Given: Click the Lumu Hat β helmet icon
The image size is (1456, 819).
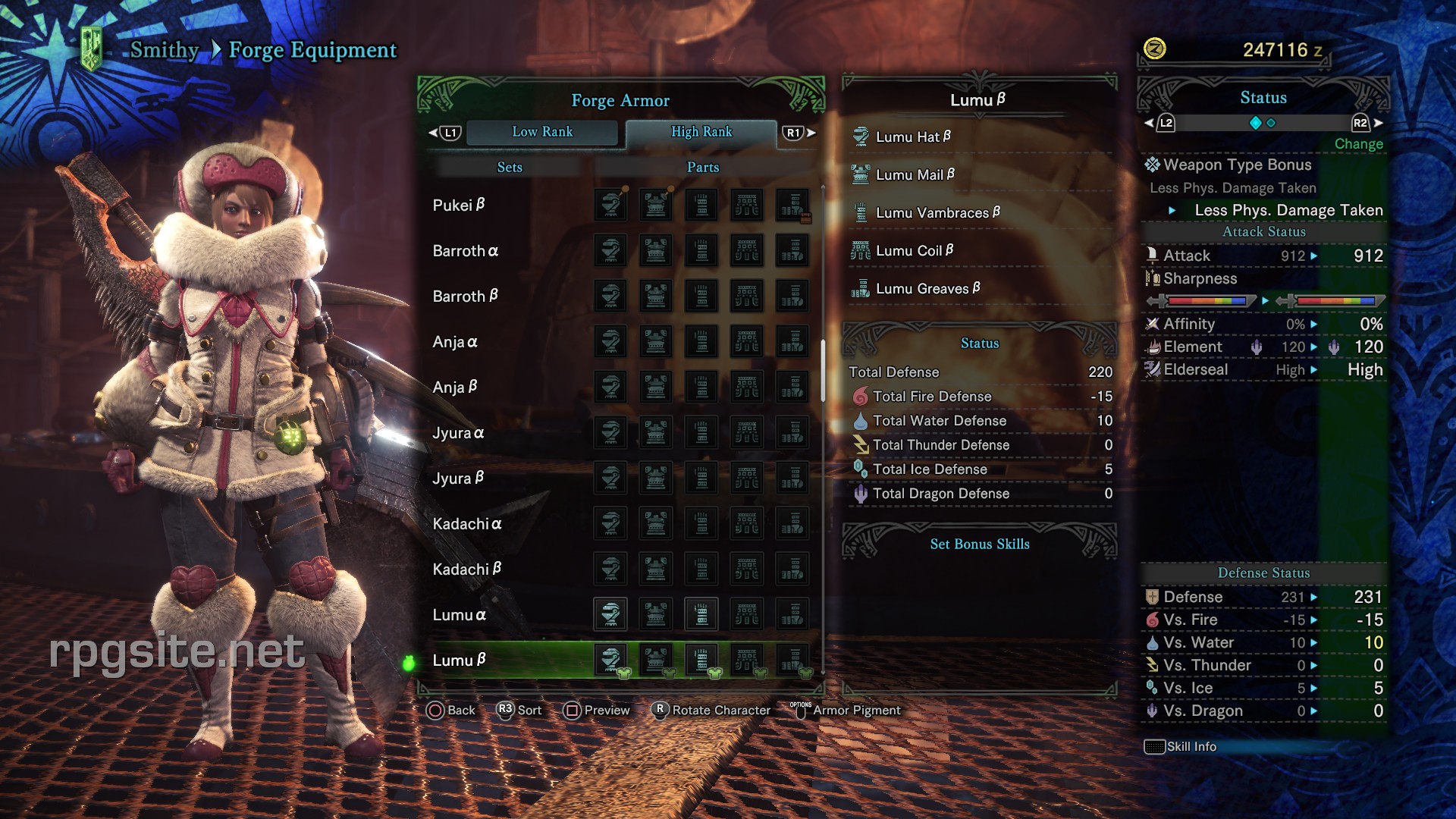Looking at the screenshot, I should 861,136.
